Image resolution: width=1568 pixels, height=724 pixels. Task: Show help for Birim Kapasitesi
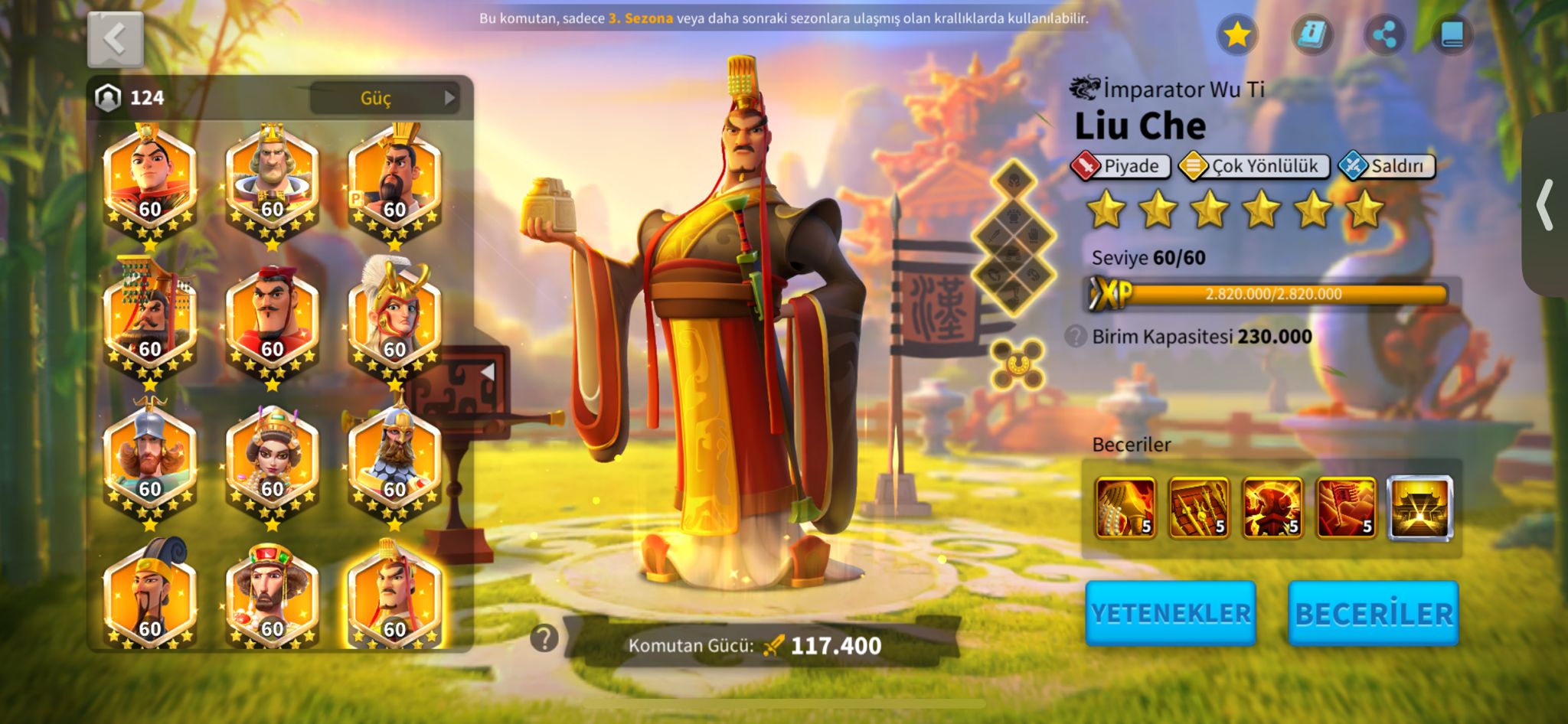[1076, 336]
